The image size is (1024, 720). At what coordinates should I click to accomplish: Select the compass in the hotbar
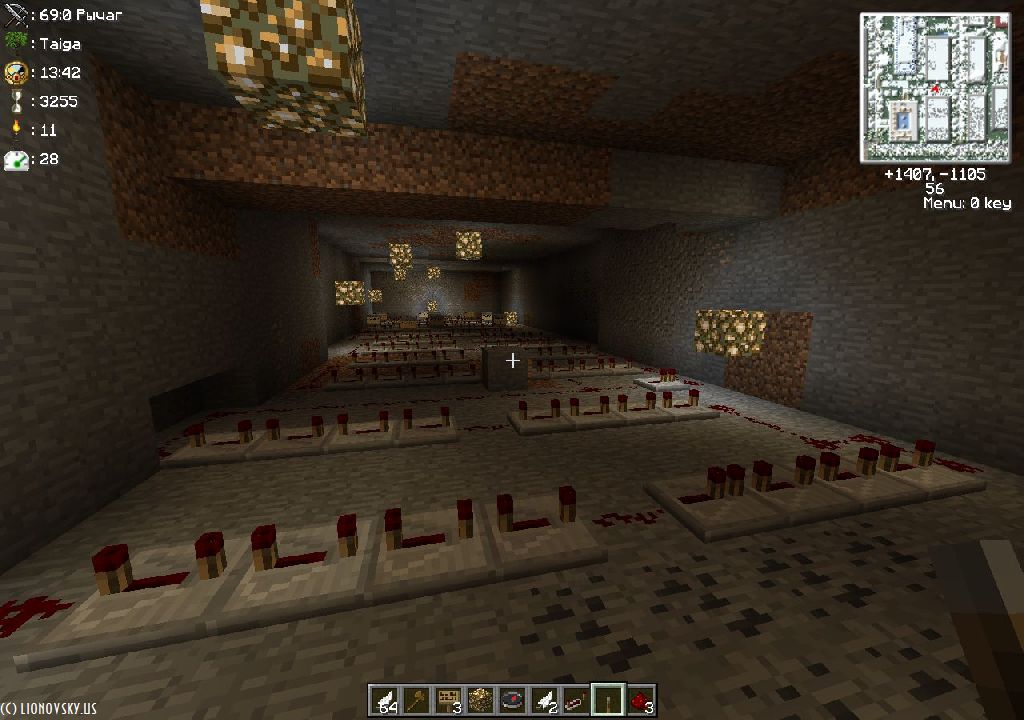pyautogui.click(x=511, y=699)
